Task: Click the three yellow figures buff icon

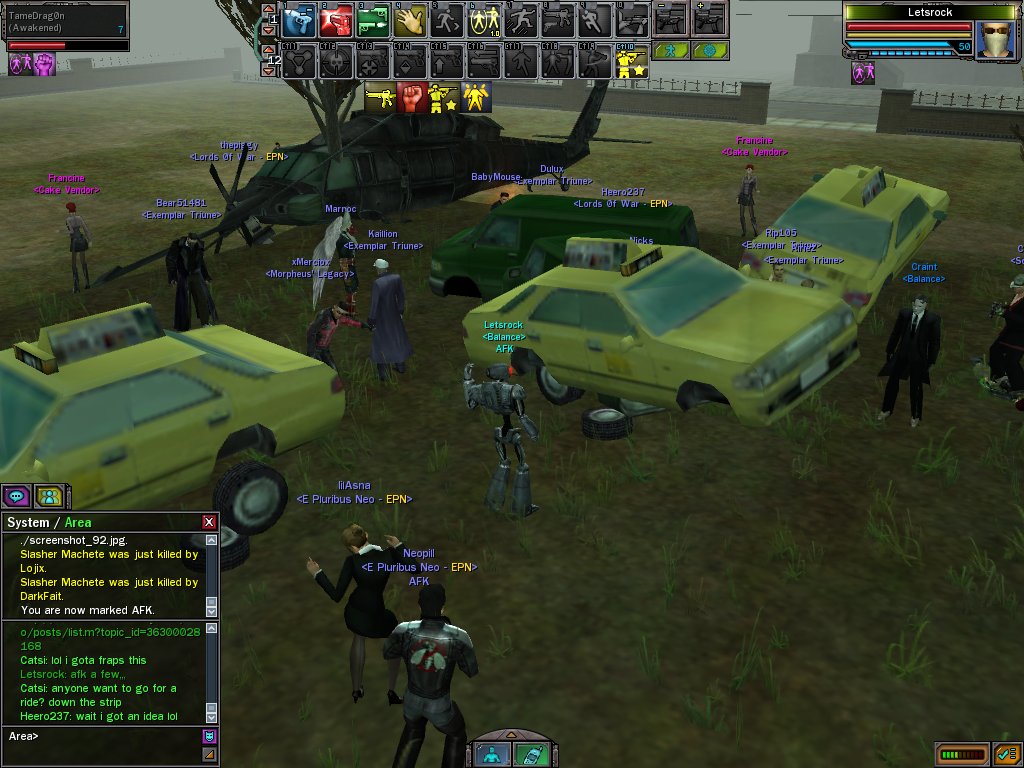Action: 476,97
